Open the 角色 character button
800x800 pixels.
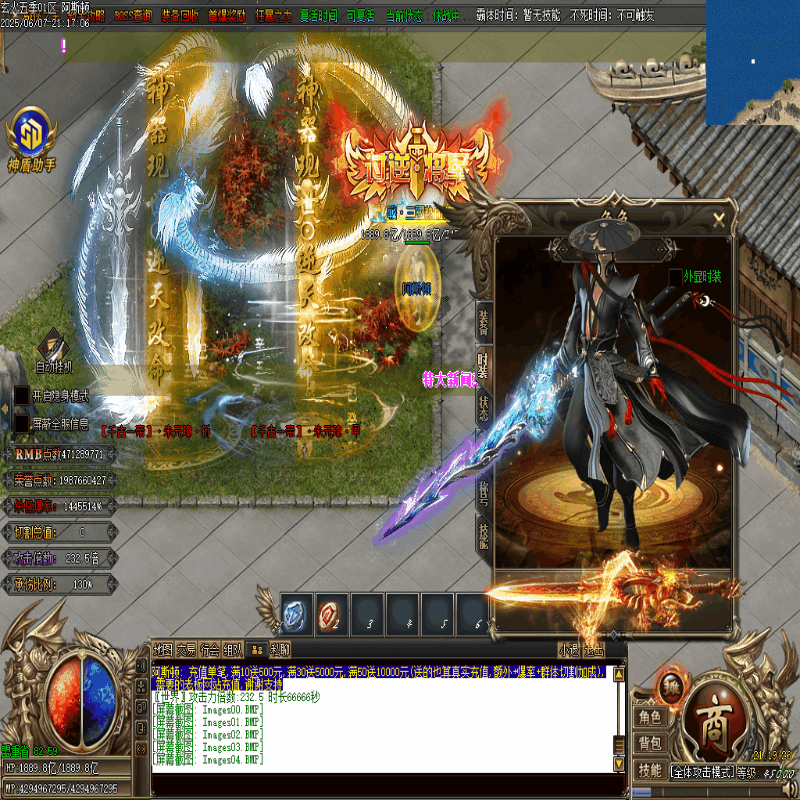[649, 717]
